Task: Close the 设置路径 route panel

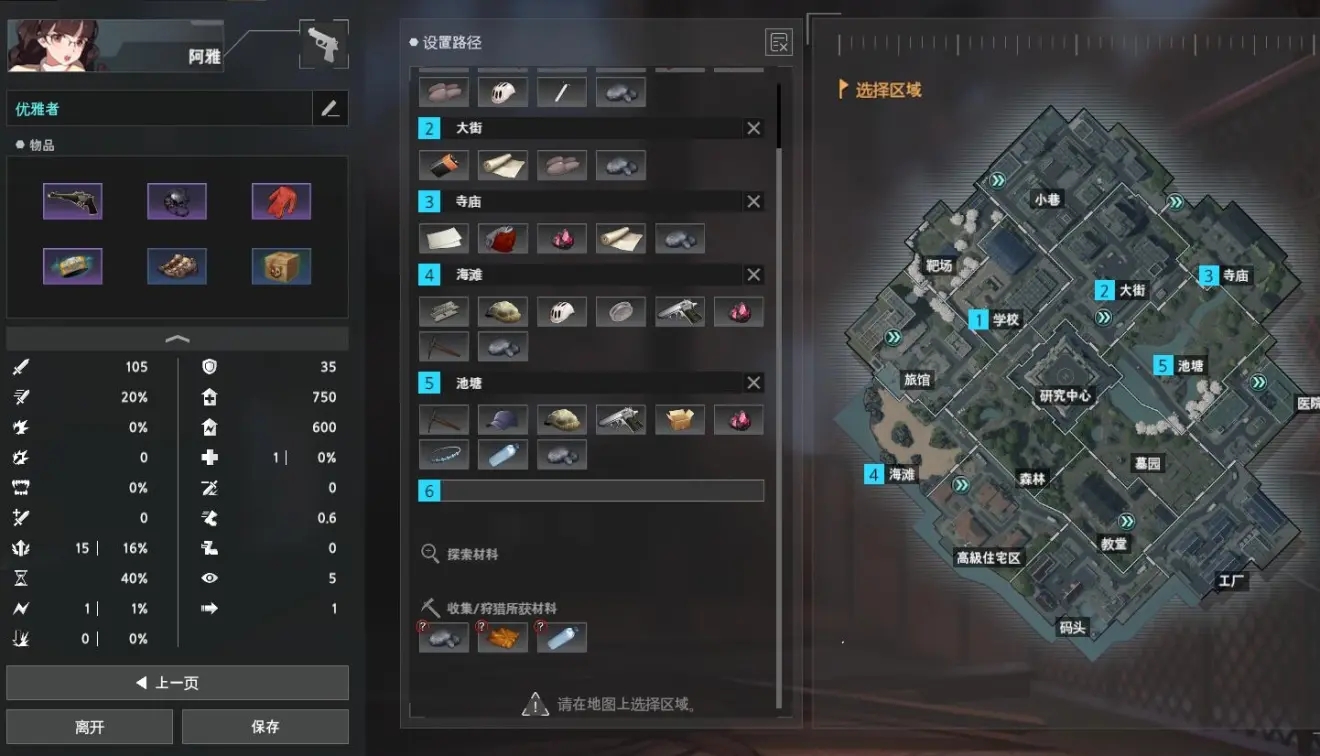Action: point(778,42)
